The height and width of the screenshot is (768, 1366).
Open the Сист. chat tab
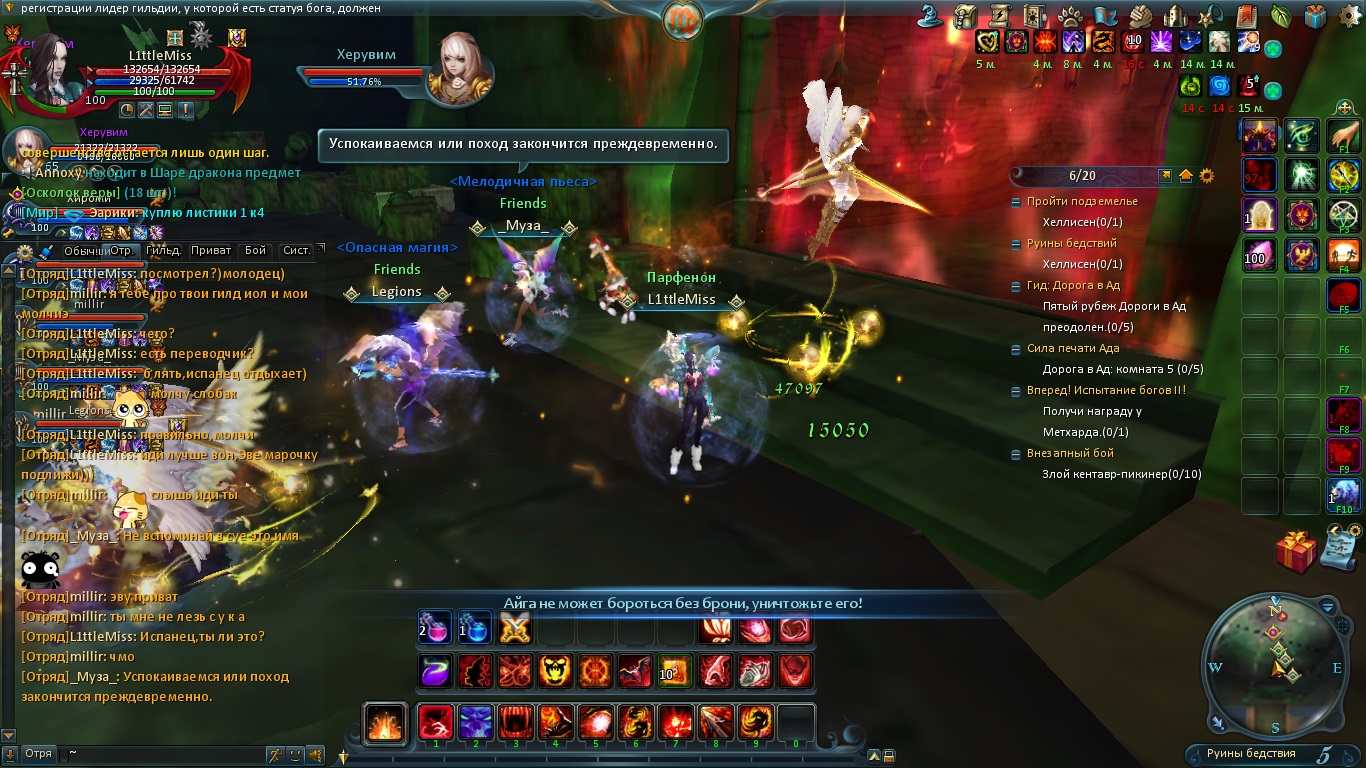tap(296, 251)
